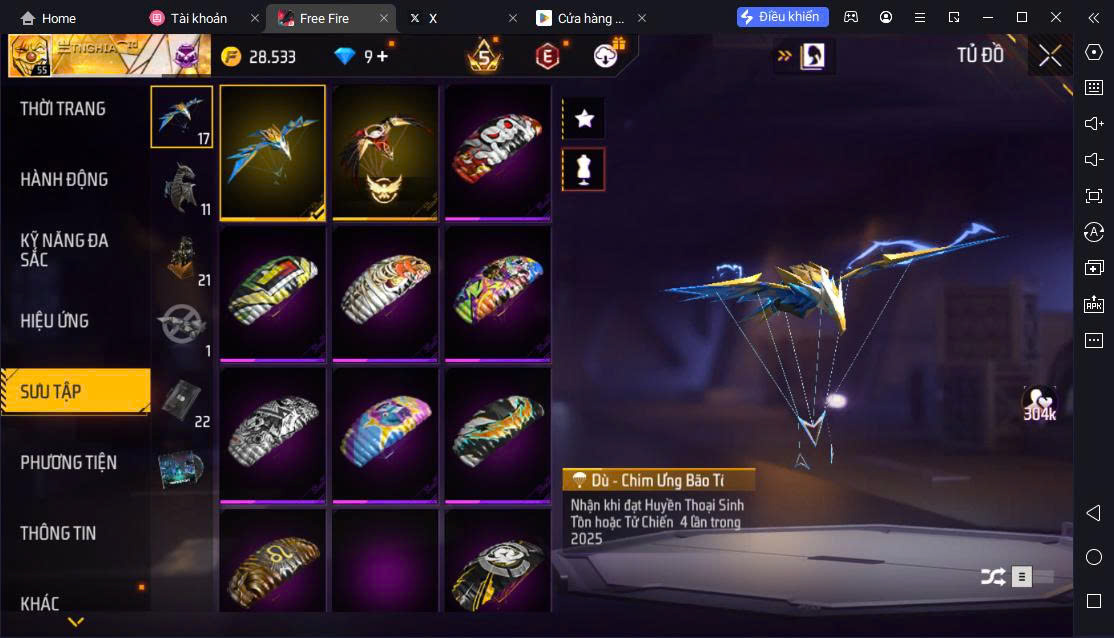The width and height of the screenshot is (1114, 638).
Task: Switch to the HÀNH ĐỘNG tab
Action: pos(64,180)
